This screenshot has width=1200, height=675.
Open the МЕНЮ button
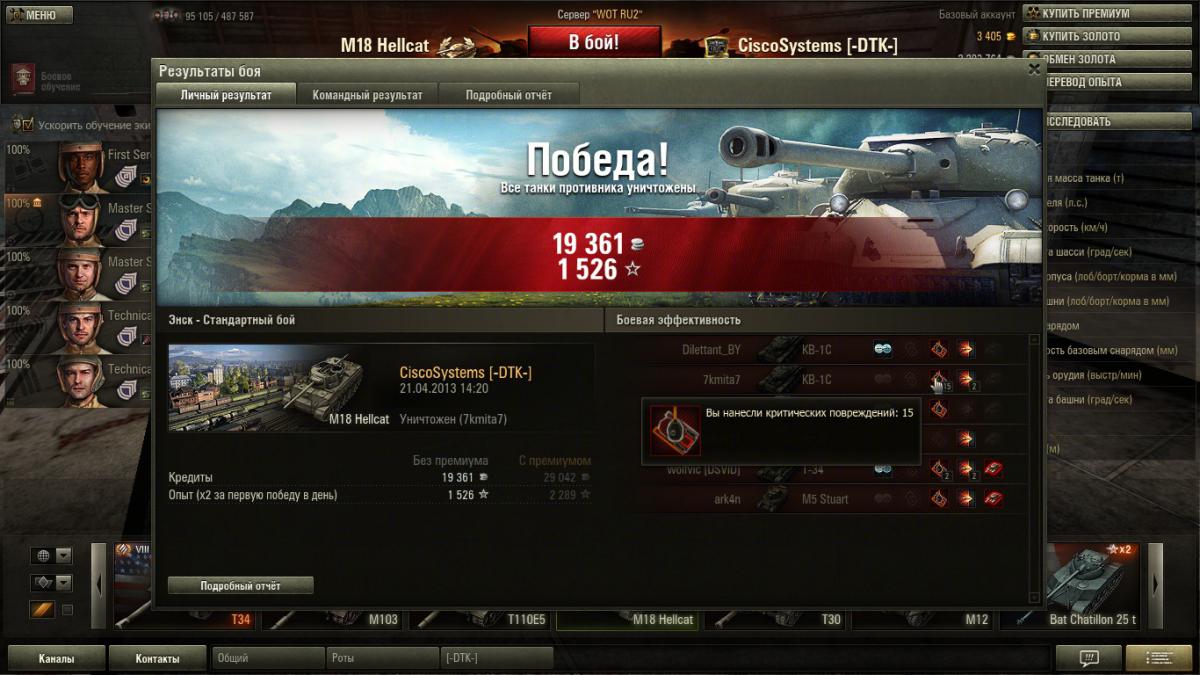pos(38,15)
